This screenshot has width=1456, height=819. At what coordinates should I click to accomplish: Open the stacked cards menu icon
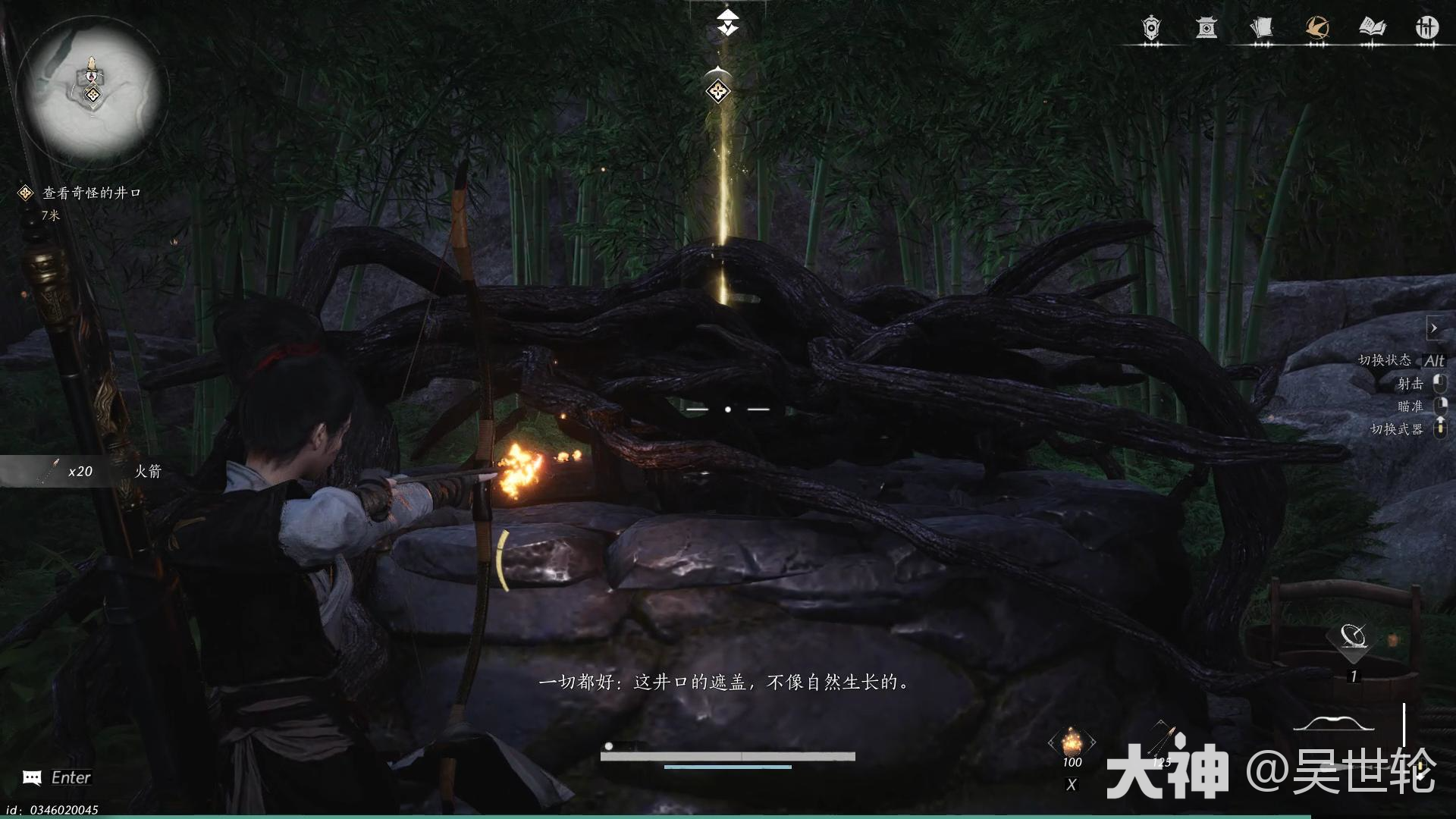(1261, 28)
